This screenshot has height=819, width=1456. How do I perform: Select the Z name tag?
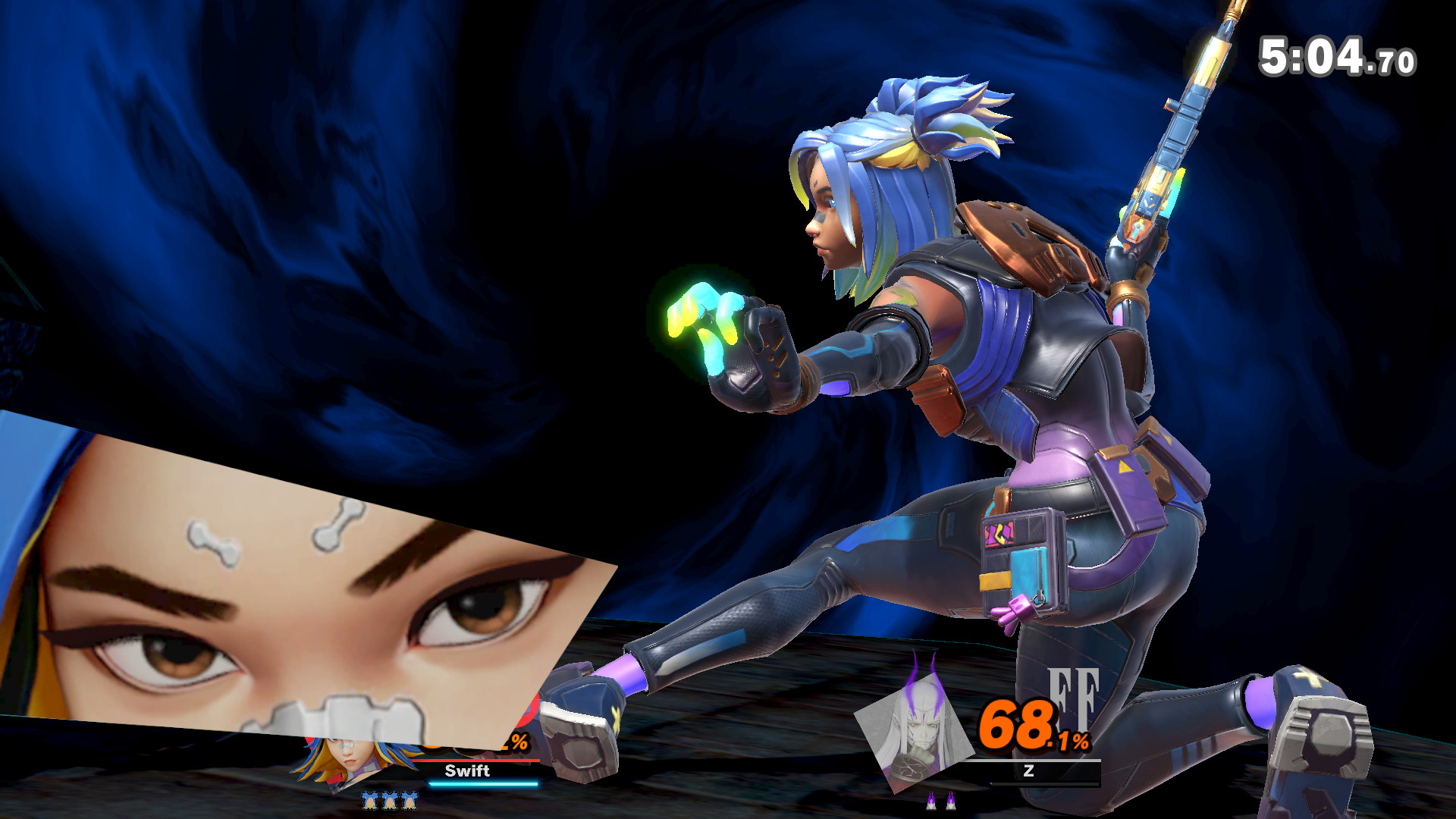click(x=1029, y=771)
